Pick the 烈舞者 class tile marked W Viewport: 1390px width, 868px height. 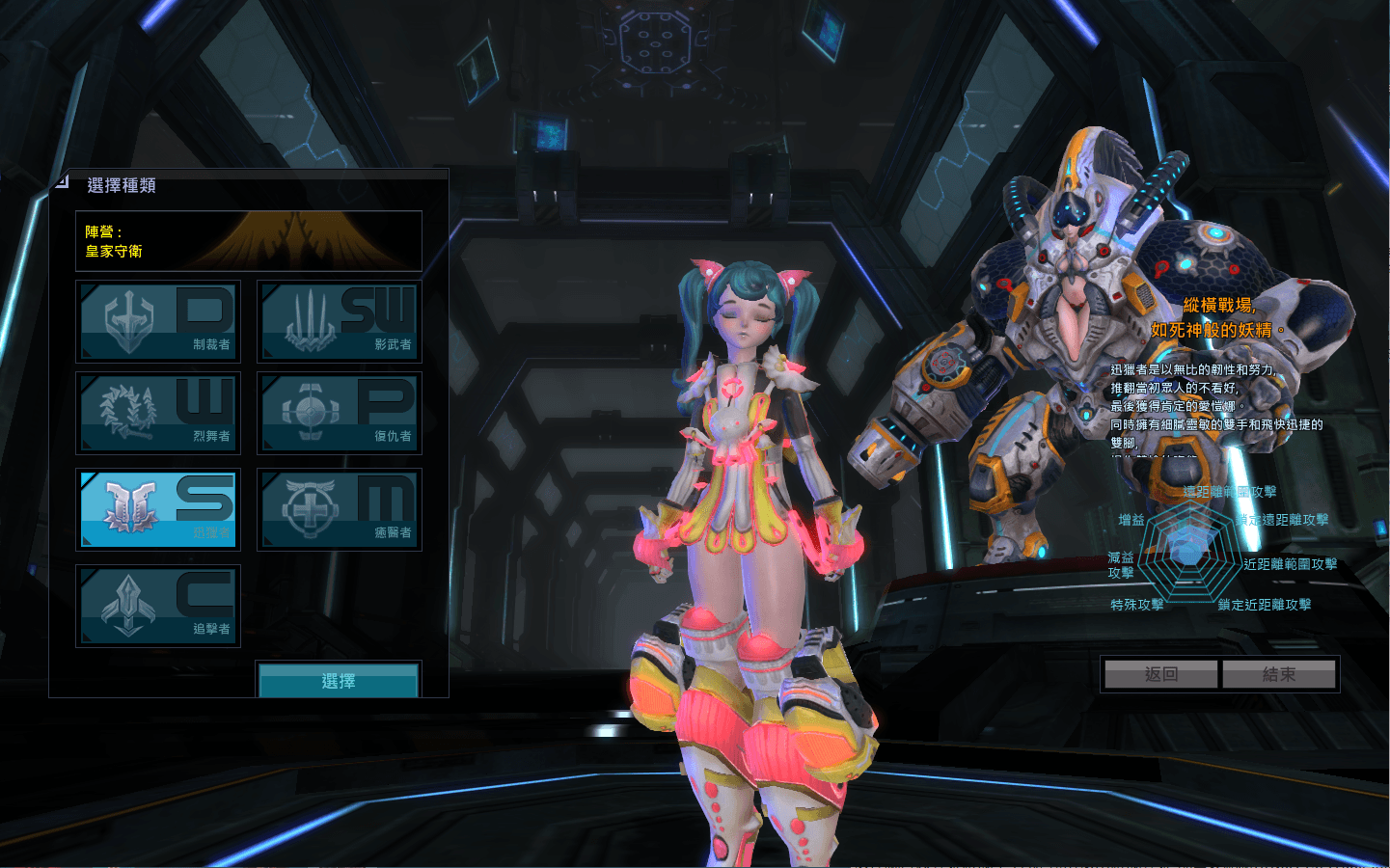[158, 413]
